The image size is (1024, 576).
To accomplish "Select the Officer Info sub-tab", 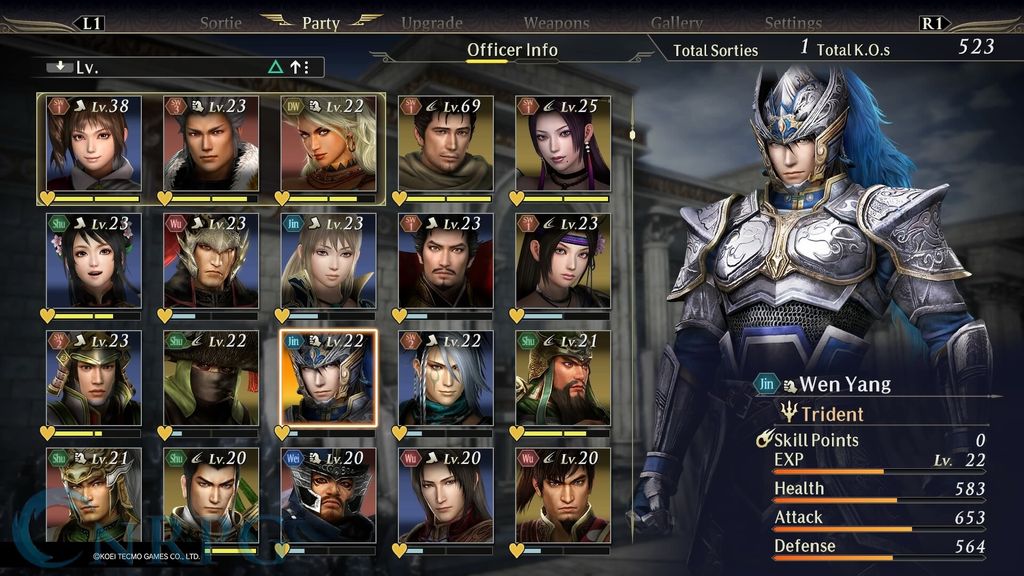I will (x=512, y=49).
